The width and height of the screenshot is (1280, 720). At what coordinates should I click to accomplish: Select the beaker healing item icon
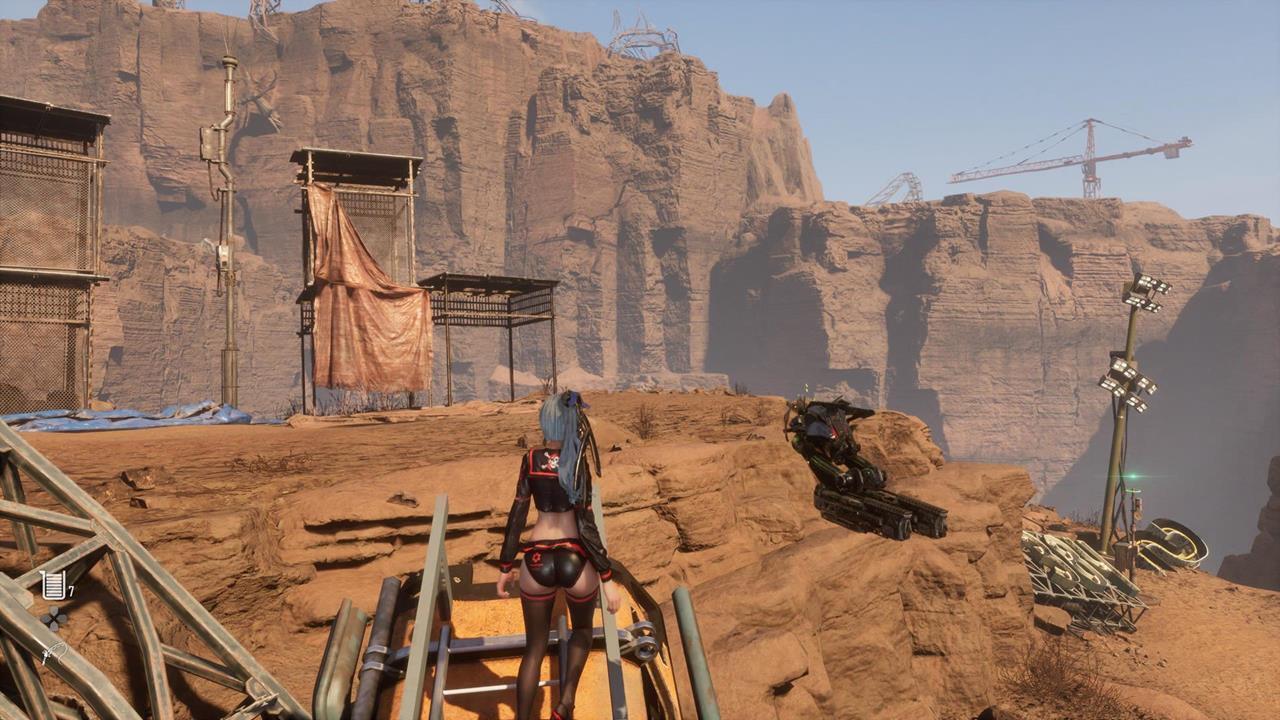pos(53,584)
